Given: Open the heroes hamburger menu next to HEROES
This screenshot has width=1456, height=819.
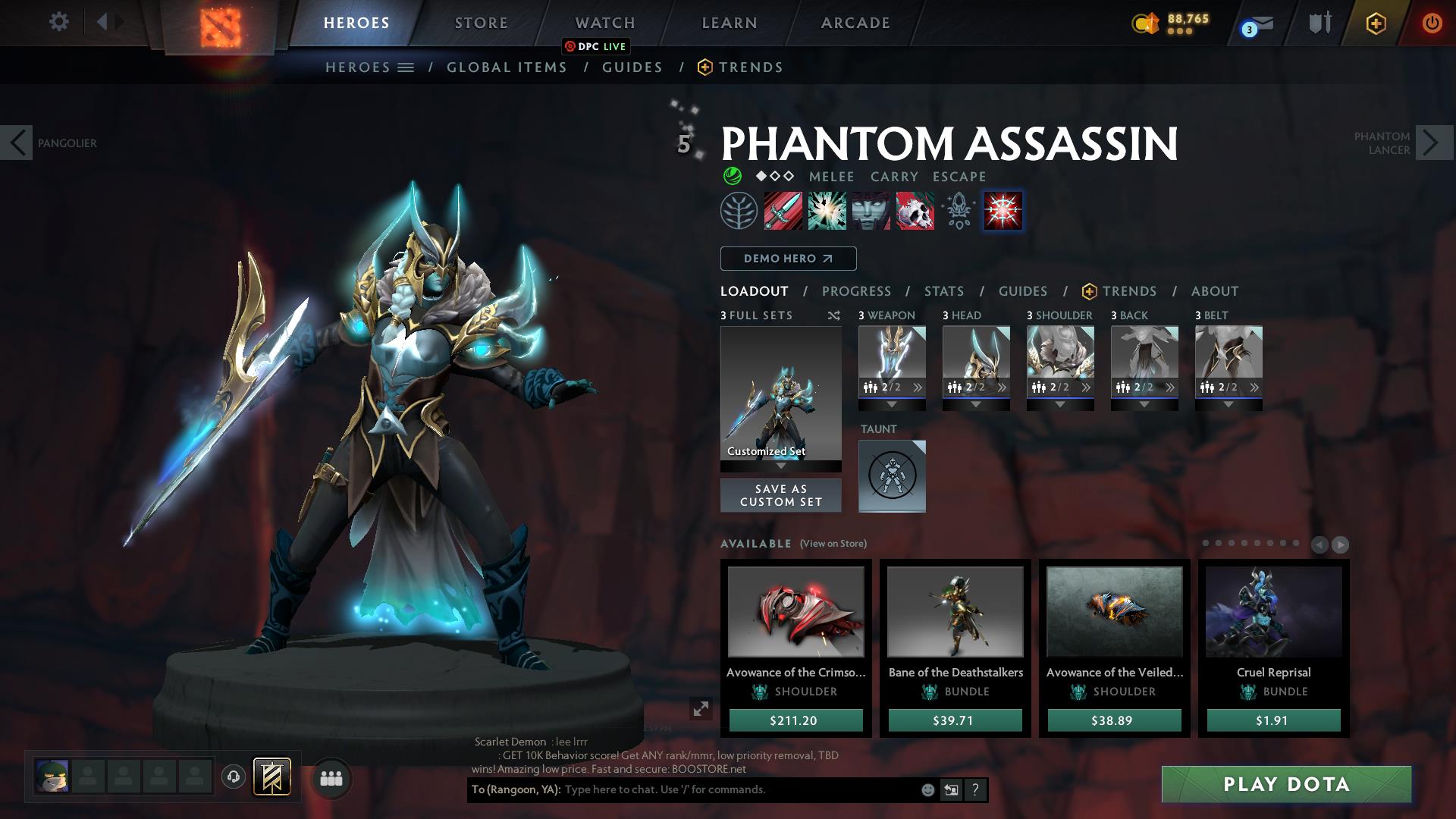Looking at the screenshot, I should pyautogui.click(x=406, y=67).
